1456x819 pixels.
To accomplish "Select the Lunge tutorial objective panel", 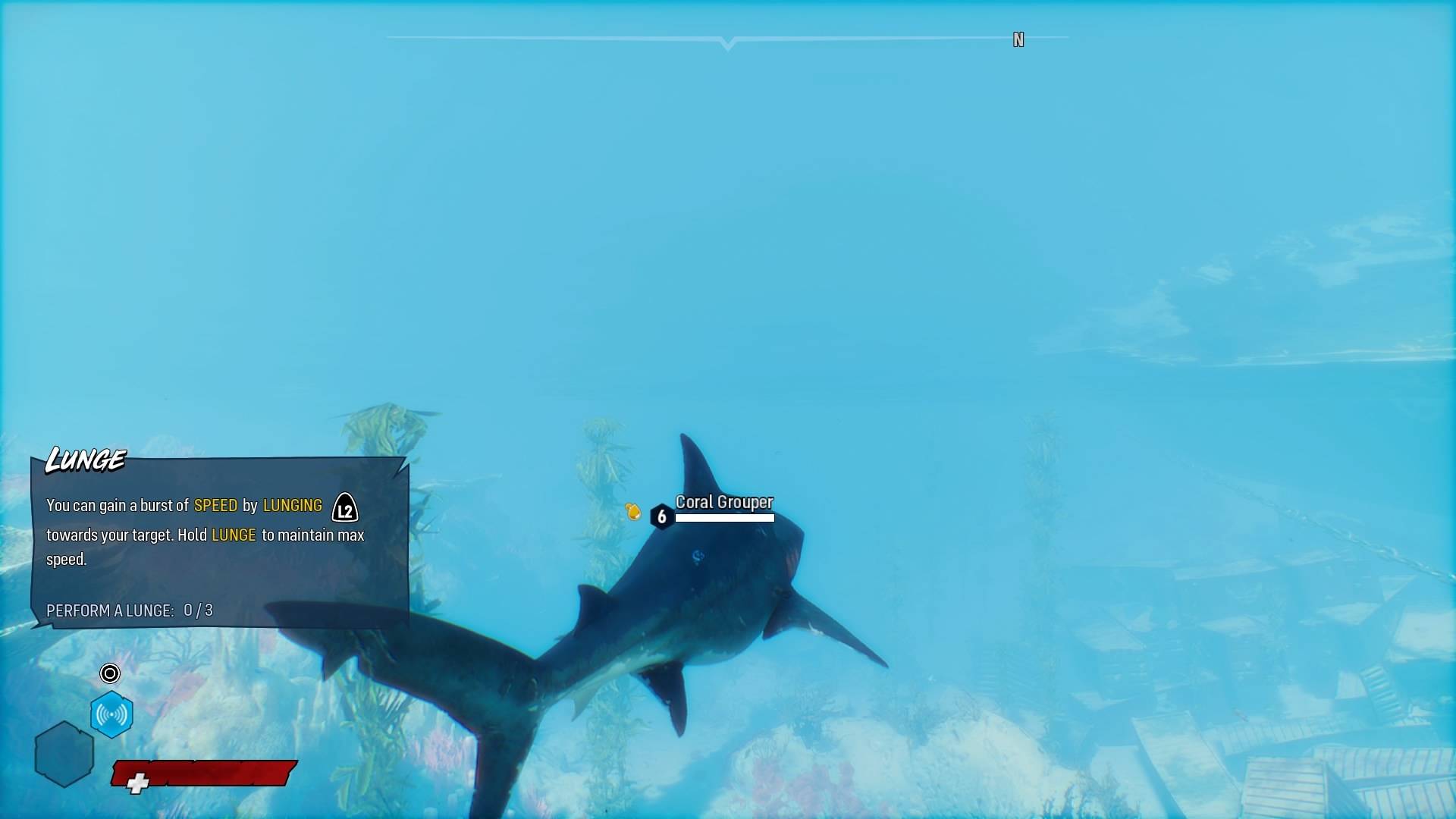I will pos(219,543).
